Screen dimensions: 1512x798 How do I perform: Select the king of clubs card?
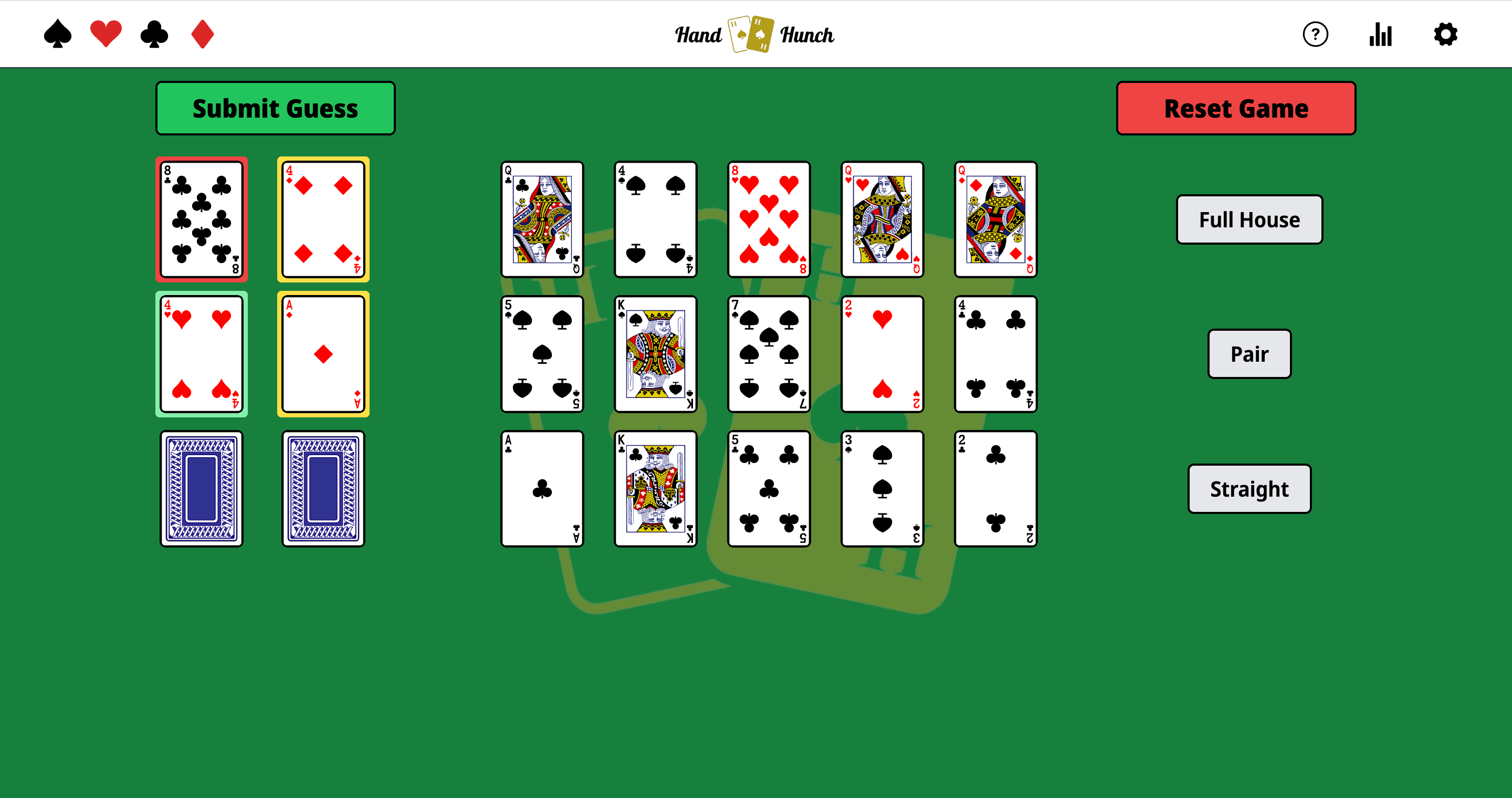pos(655,489)
